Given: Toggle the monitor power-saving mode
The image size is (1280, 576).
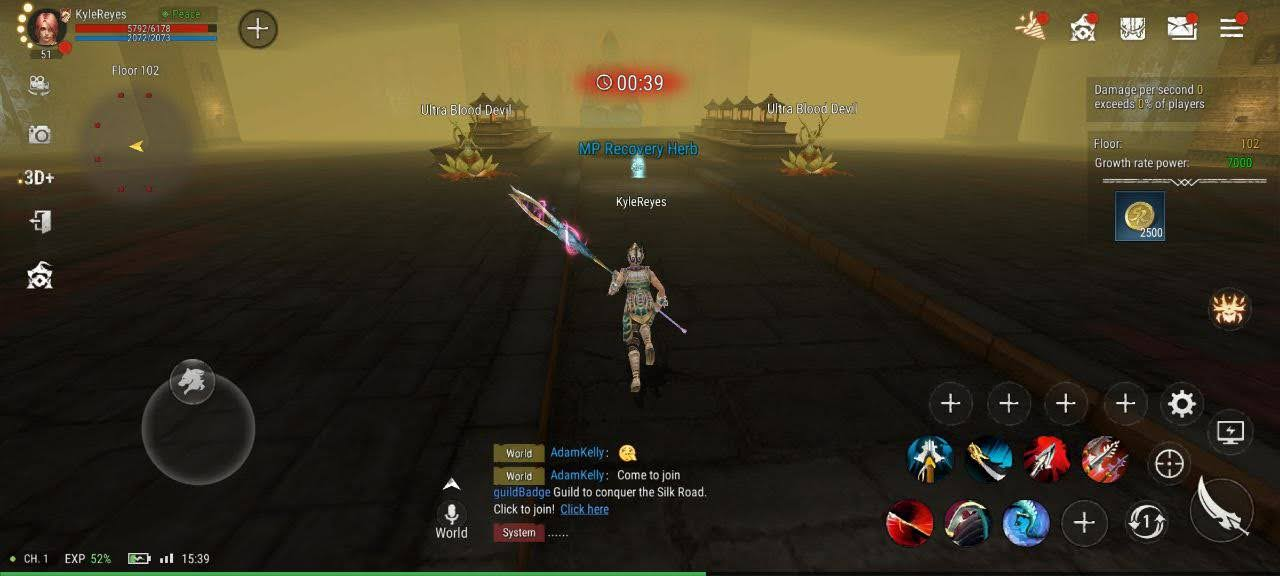Looking at the screenshot, I should coord(1230,432).
